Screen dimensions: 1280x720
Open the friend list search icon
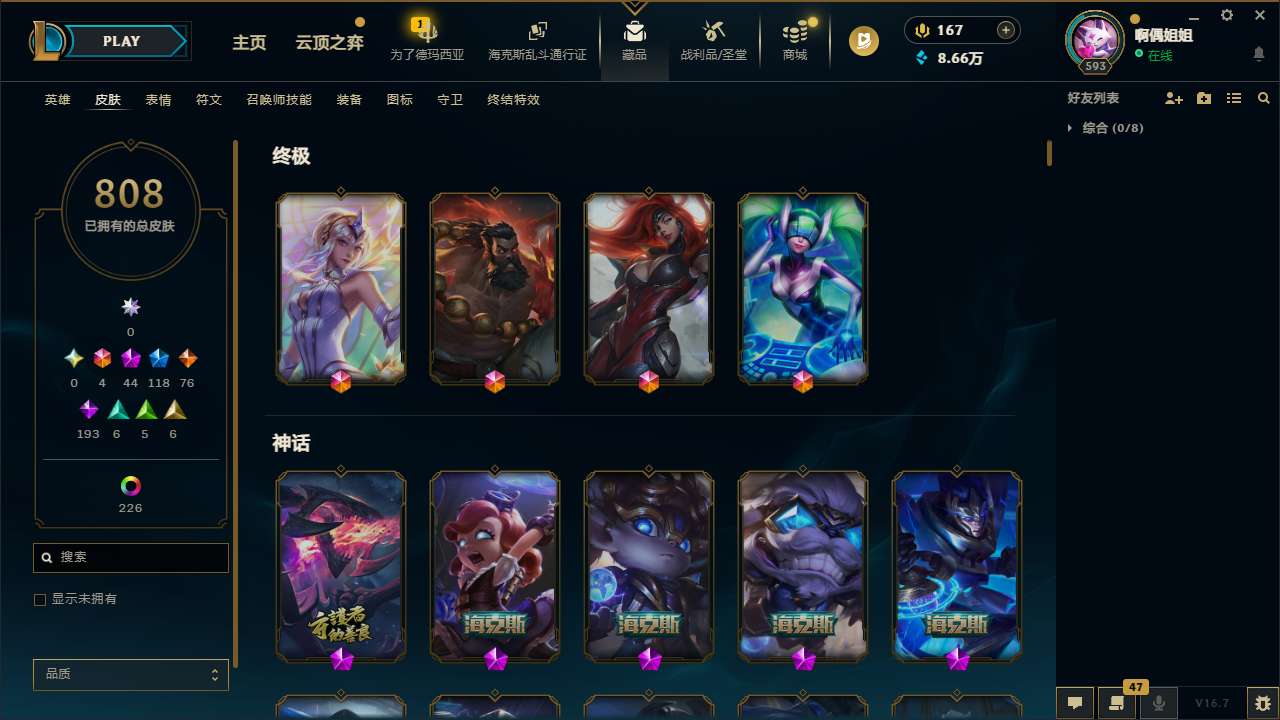coord(1263,97)
